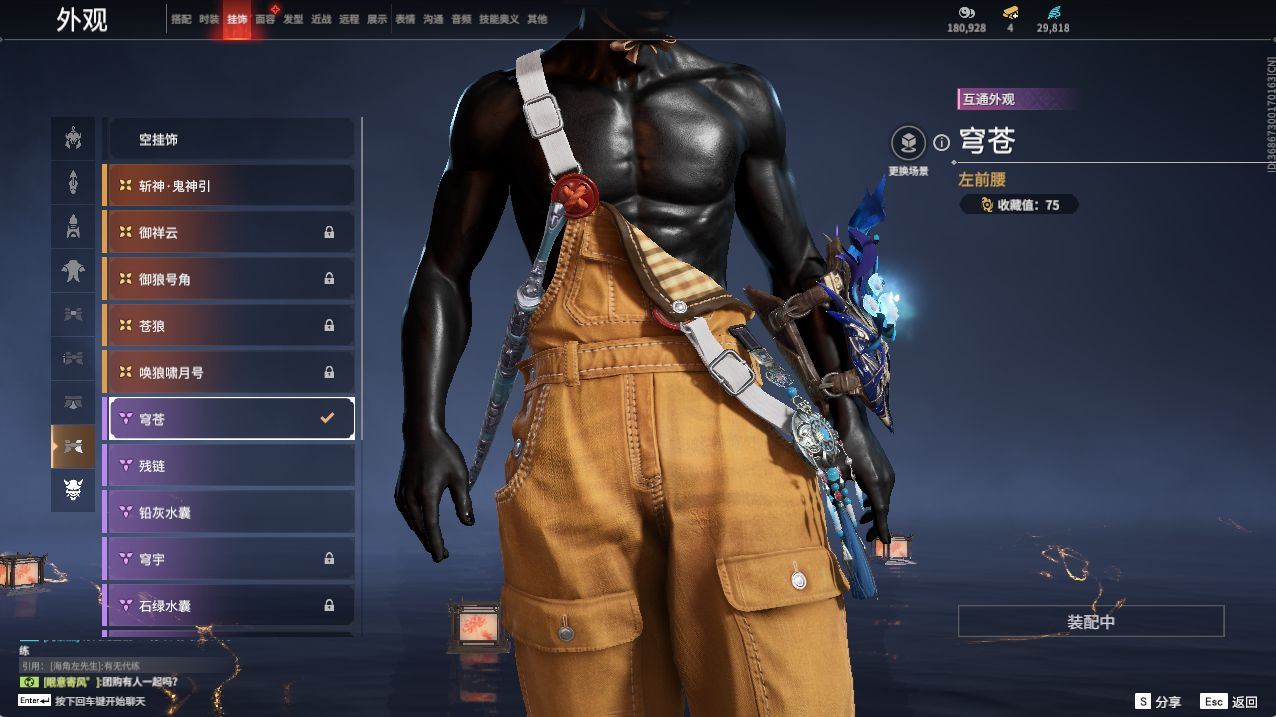Switch to the 时装 tab
The height and width of the screenshot is (717, 1276).
point(208,19)
